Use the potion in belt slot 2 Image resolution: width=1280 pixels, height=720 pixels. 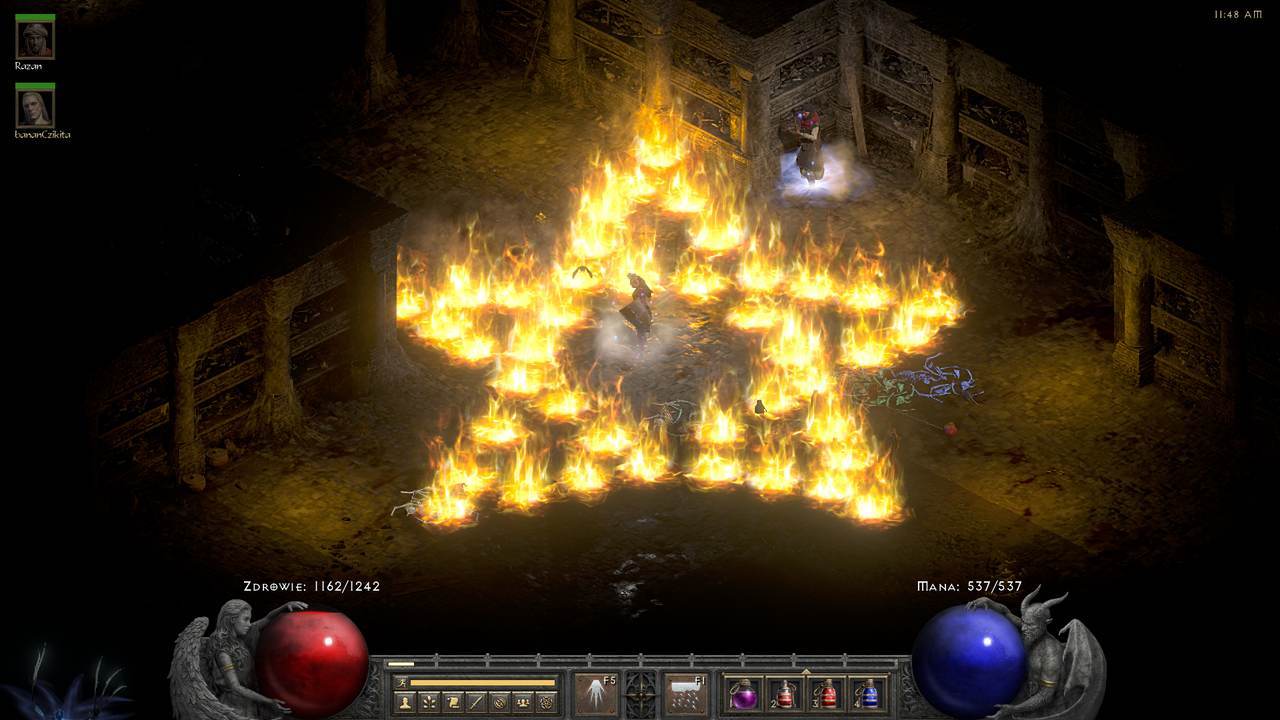pos(785,694)
